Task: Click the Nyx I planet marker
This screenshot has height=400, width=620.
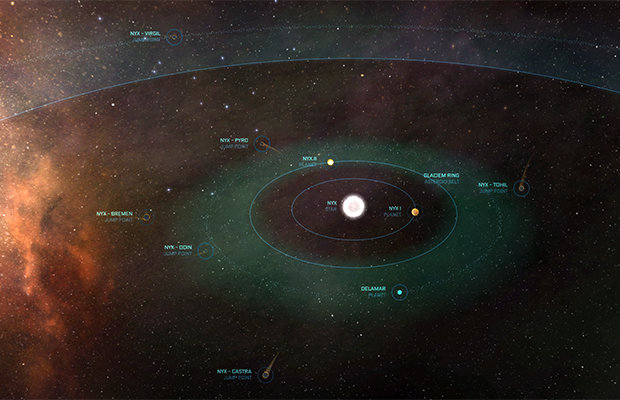Action: tap(414, 211)
